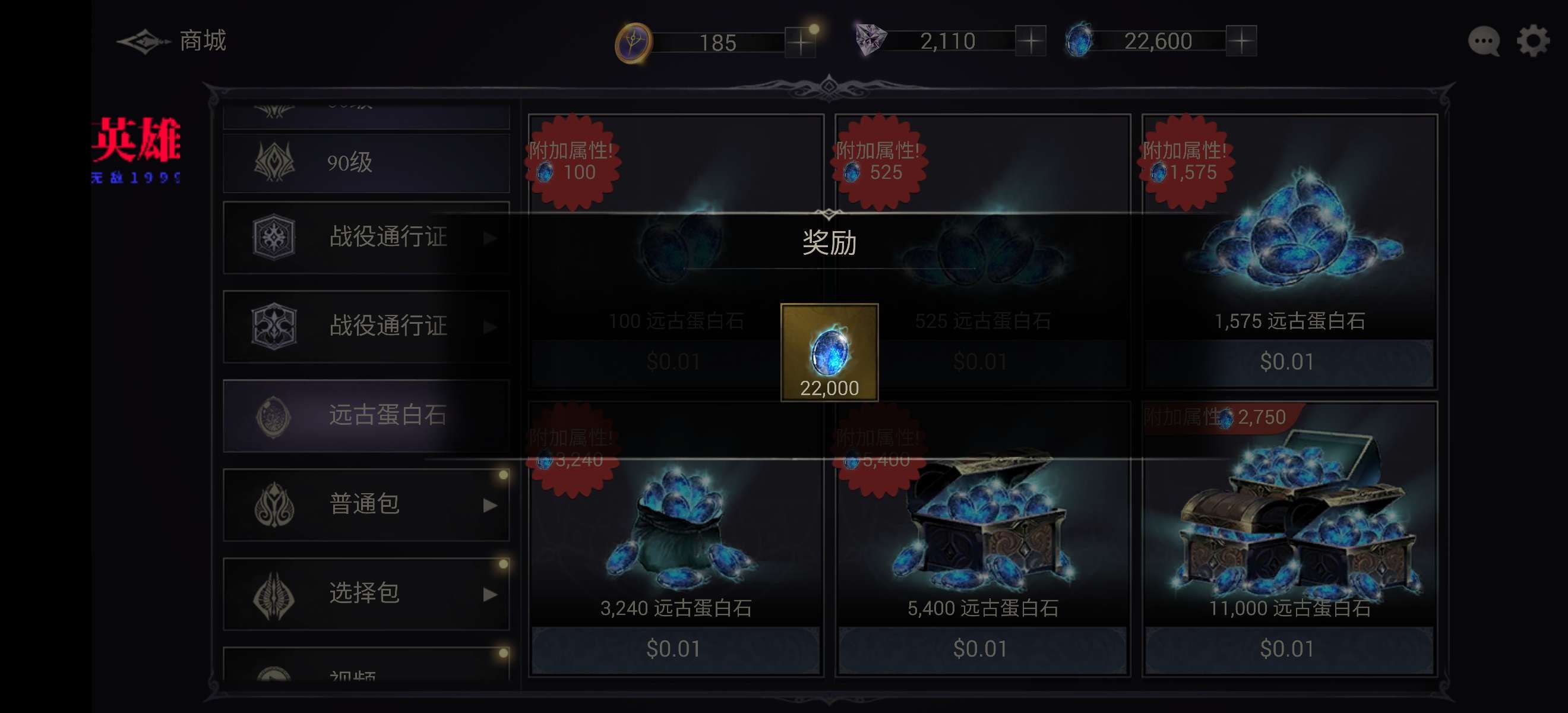Open the chat bubble icon

(x=1484, y=42)
